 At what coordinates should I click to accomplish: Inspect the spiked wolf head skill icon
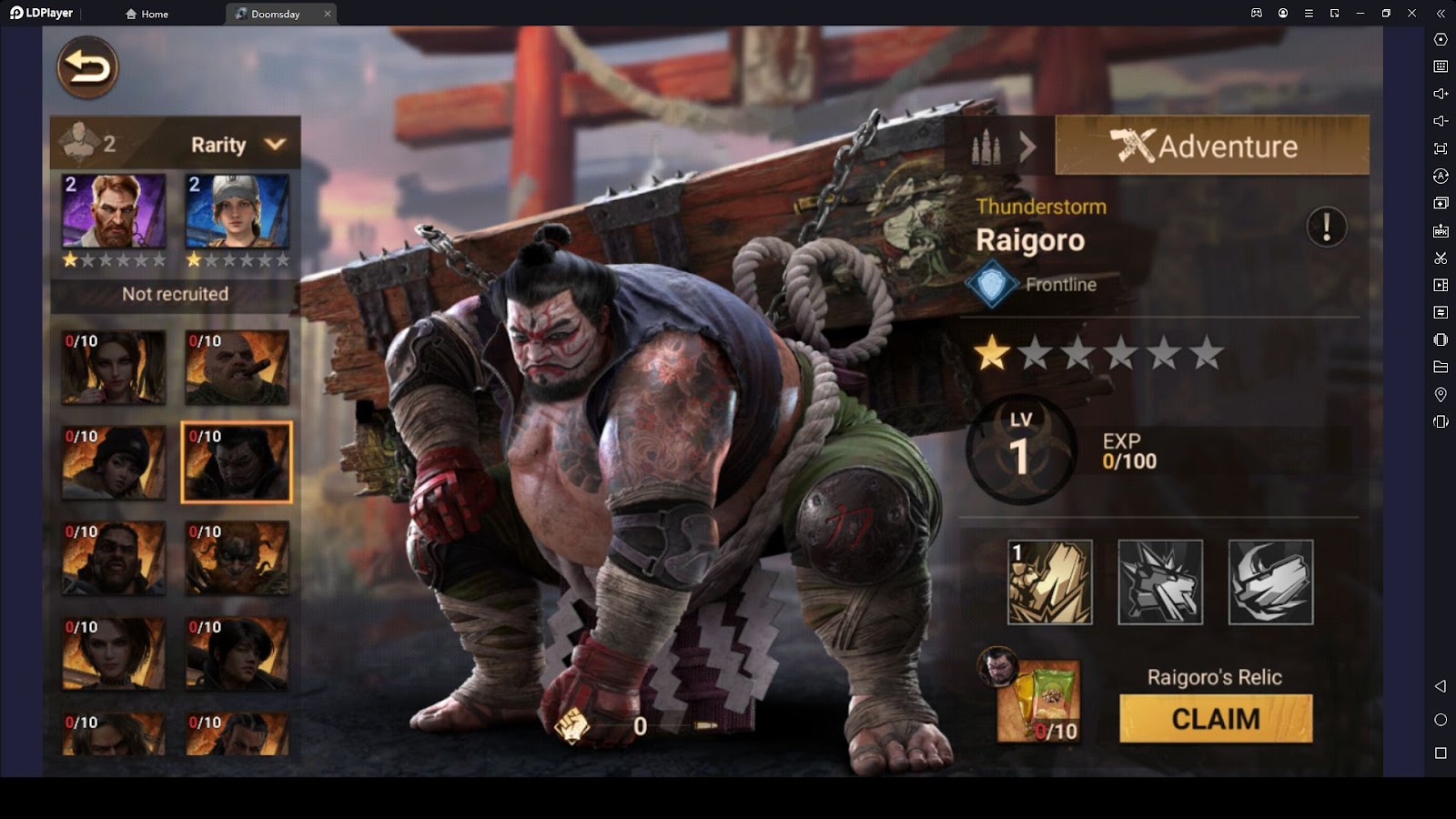[x=1160, y=582]
